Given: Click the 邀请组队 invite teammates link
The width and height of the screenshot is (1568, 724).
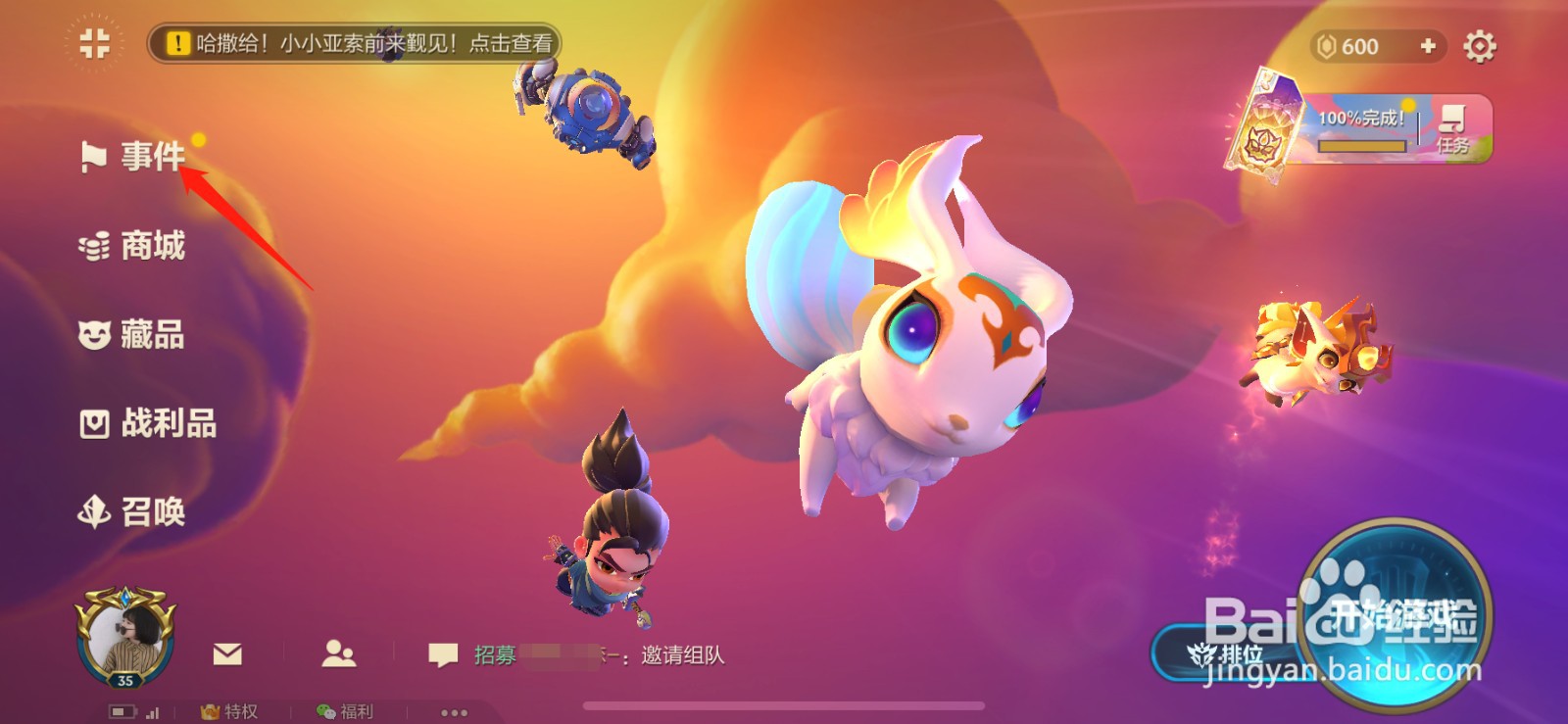Looking at the screenshot, I should 682,656.
